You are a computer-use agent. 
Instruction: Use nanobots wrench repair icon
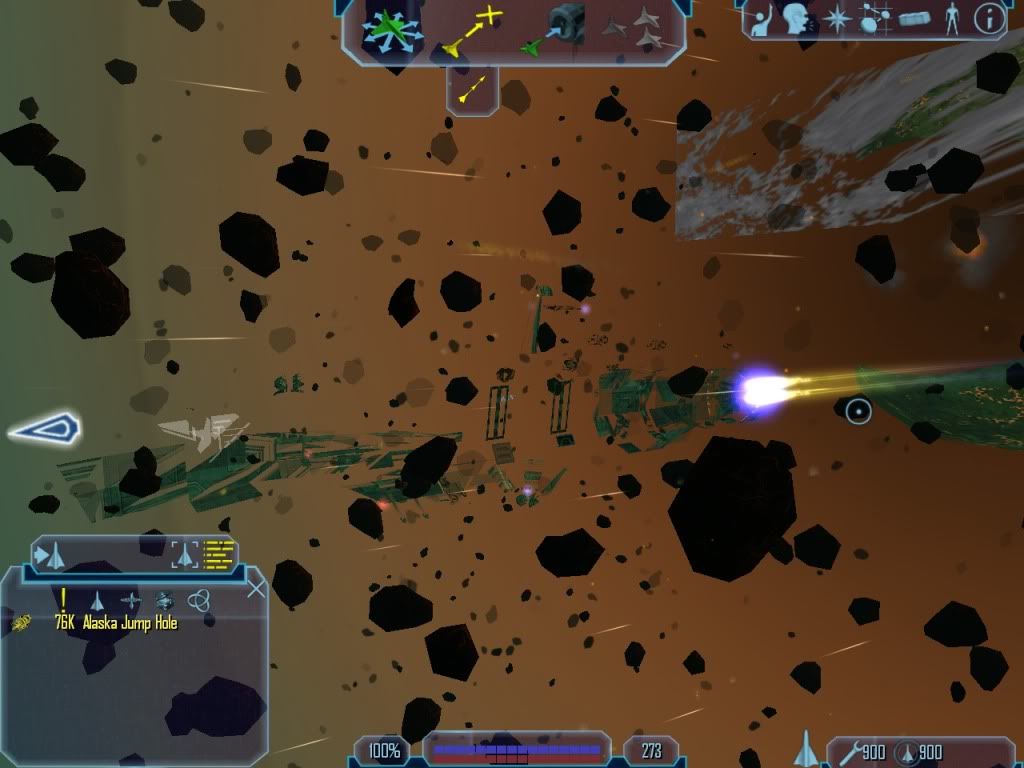(848, 751)
